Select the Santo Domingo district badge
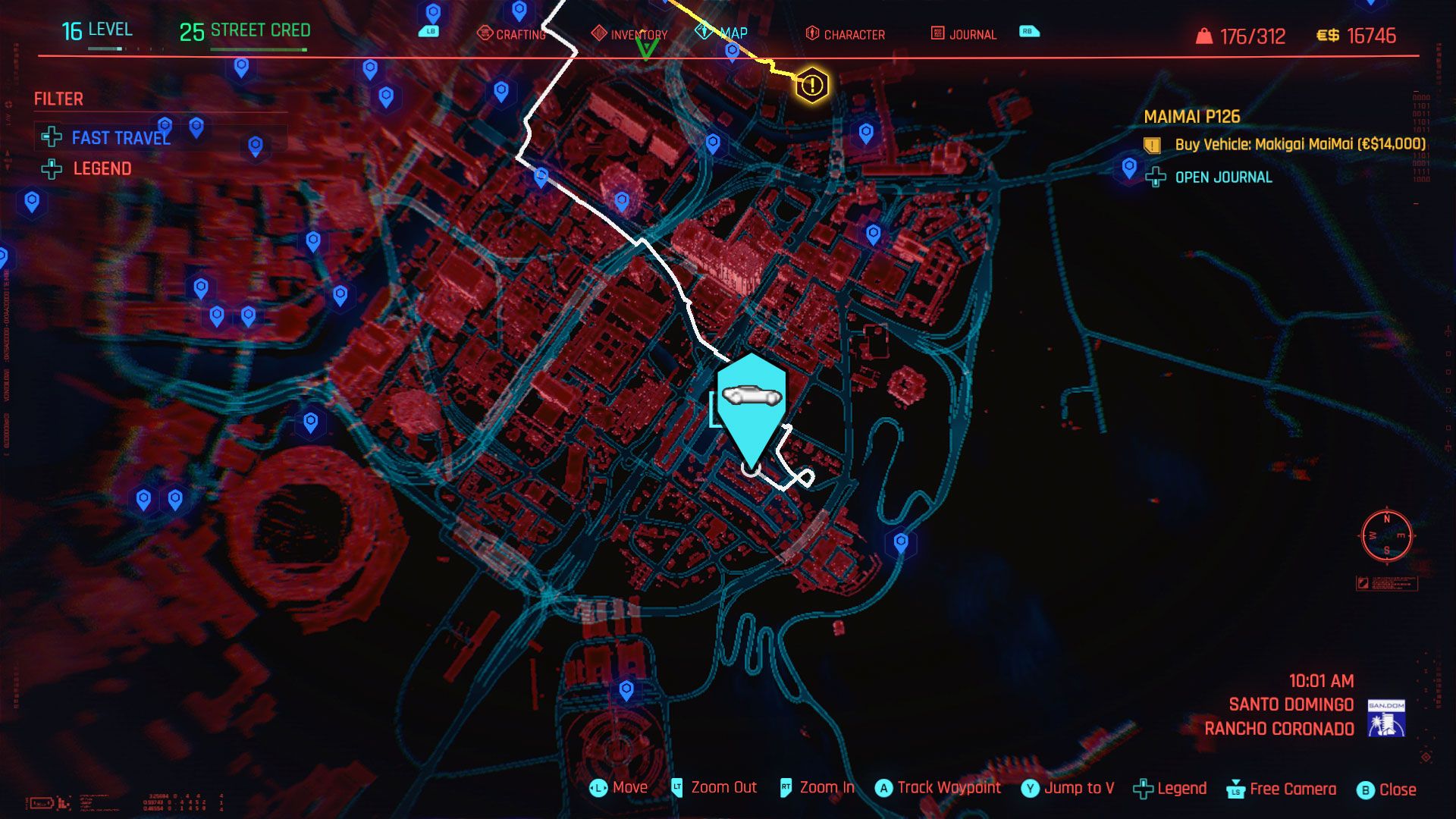The width and height of the screenshot is (1456, 819). click(x=1386, y=717)
